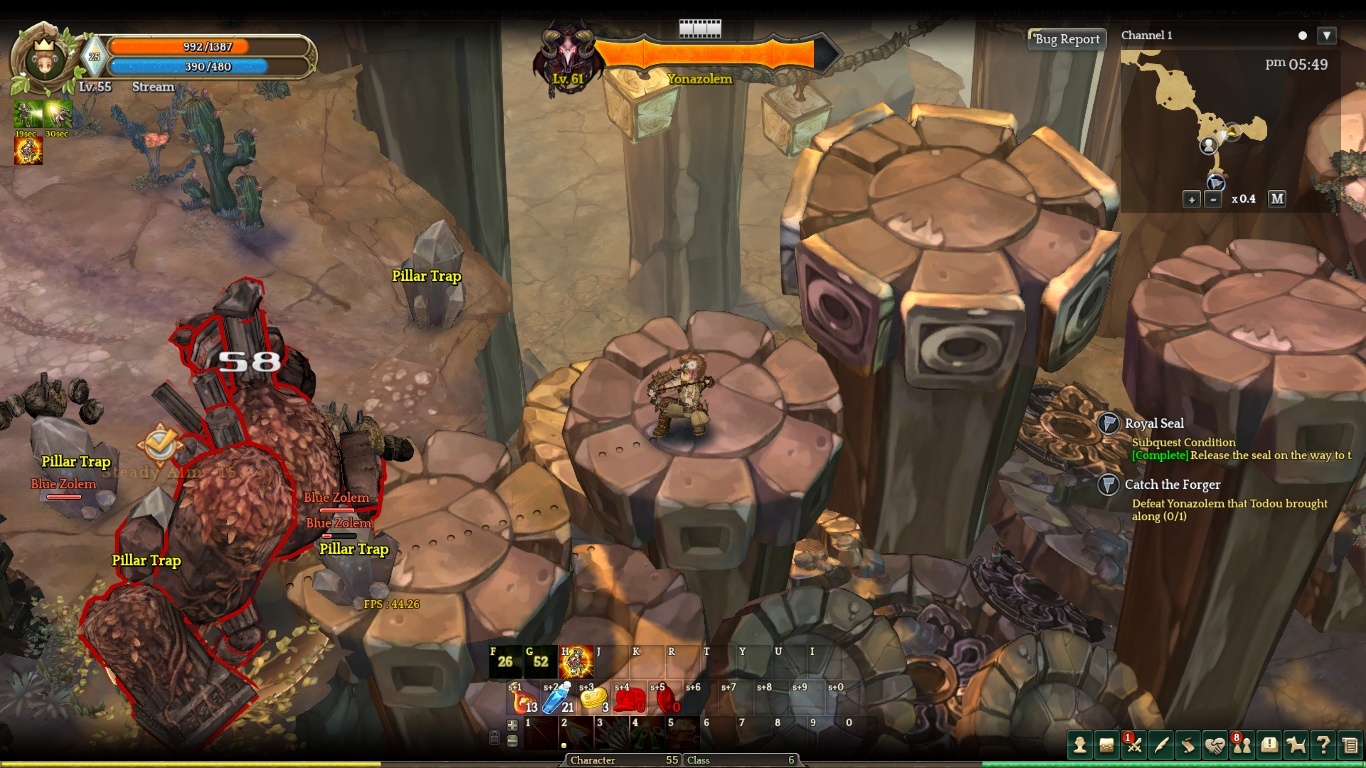Open the full map with M button
This screenshot has width=1366, height=768.
1277,199
